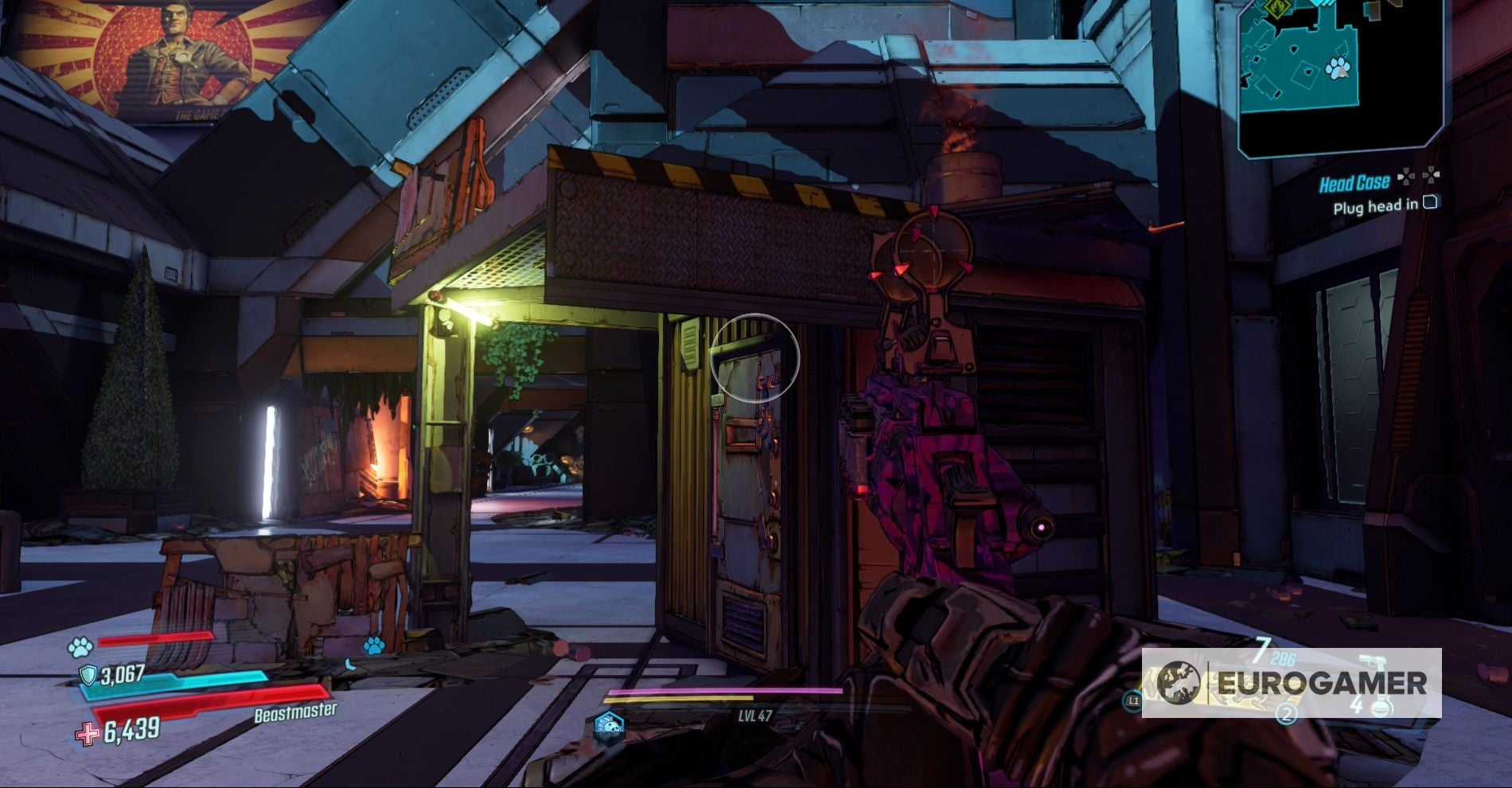Click the Beastmaster class label
Viewport: 1512px width, 788px height.
click(x=296, y=712)
